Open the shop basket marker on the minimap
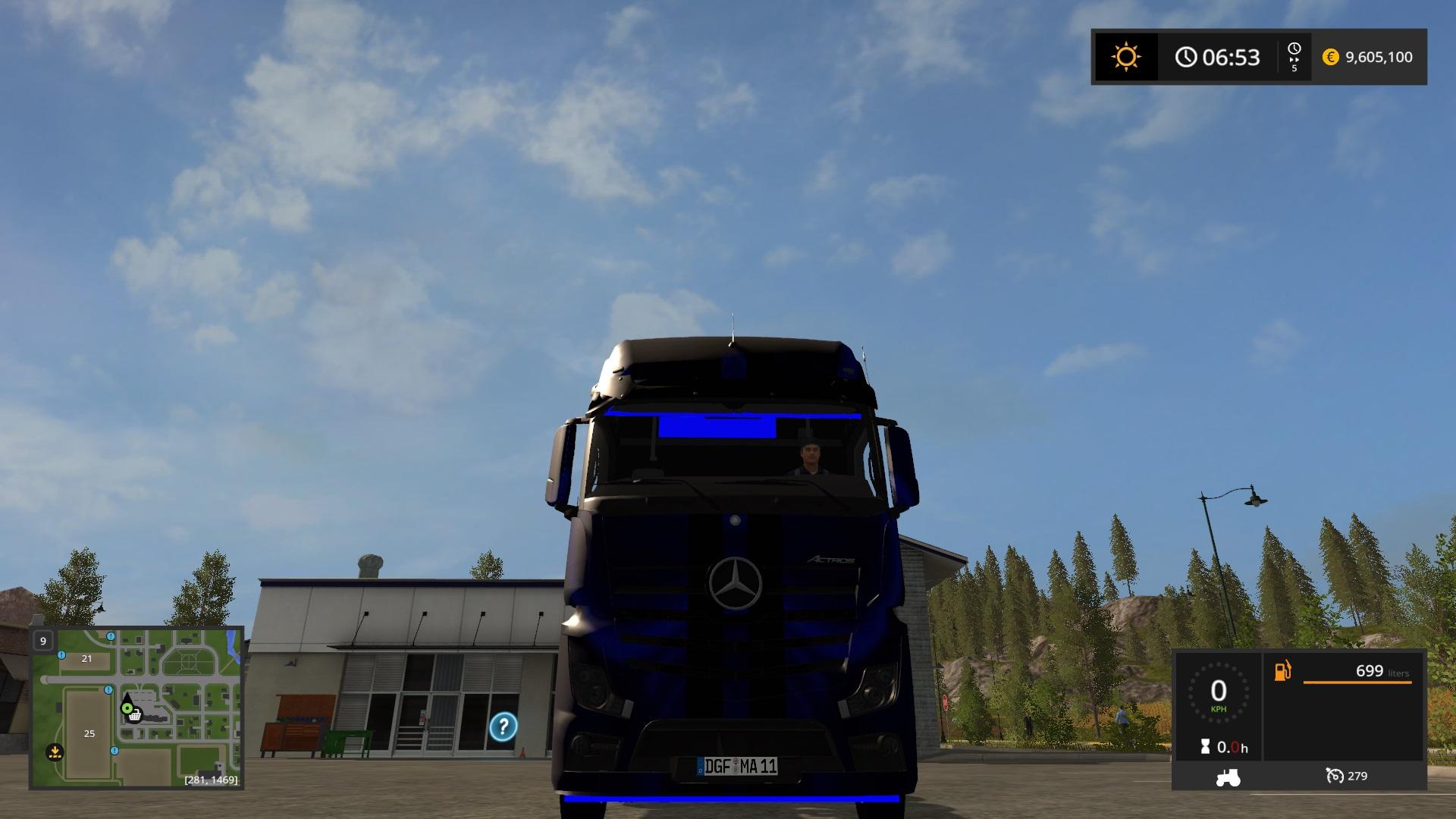The image size is (1456, 819). point(135,717)
